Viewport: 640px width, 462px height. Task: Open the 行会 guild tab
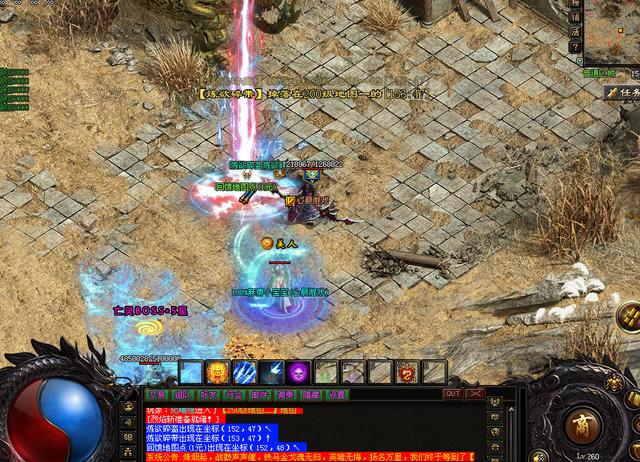[233, 394]
